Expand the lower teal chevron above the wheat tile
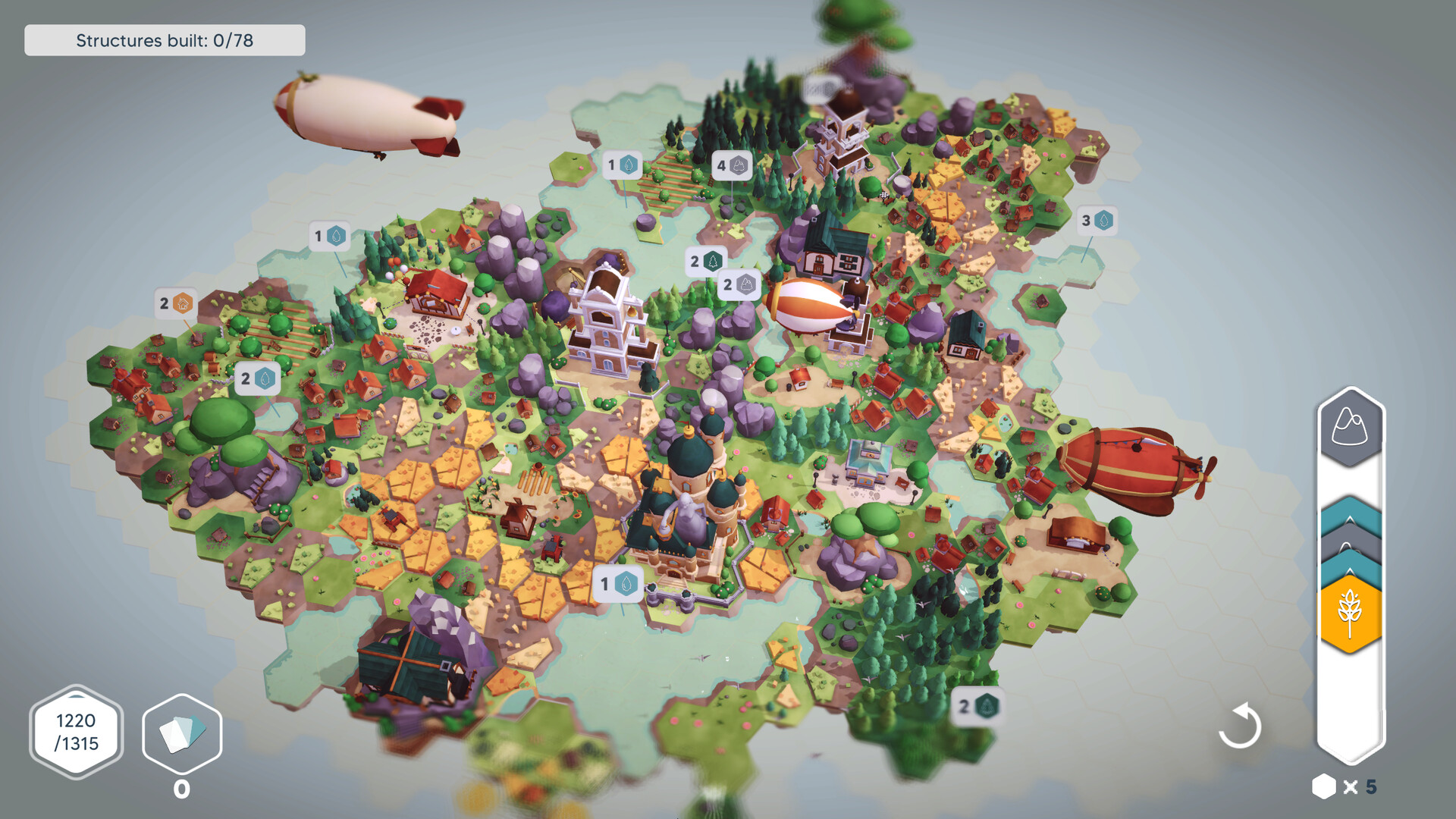Viewport: 1456px width, 819px height. point(1349,565)
